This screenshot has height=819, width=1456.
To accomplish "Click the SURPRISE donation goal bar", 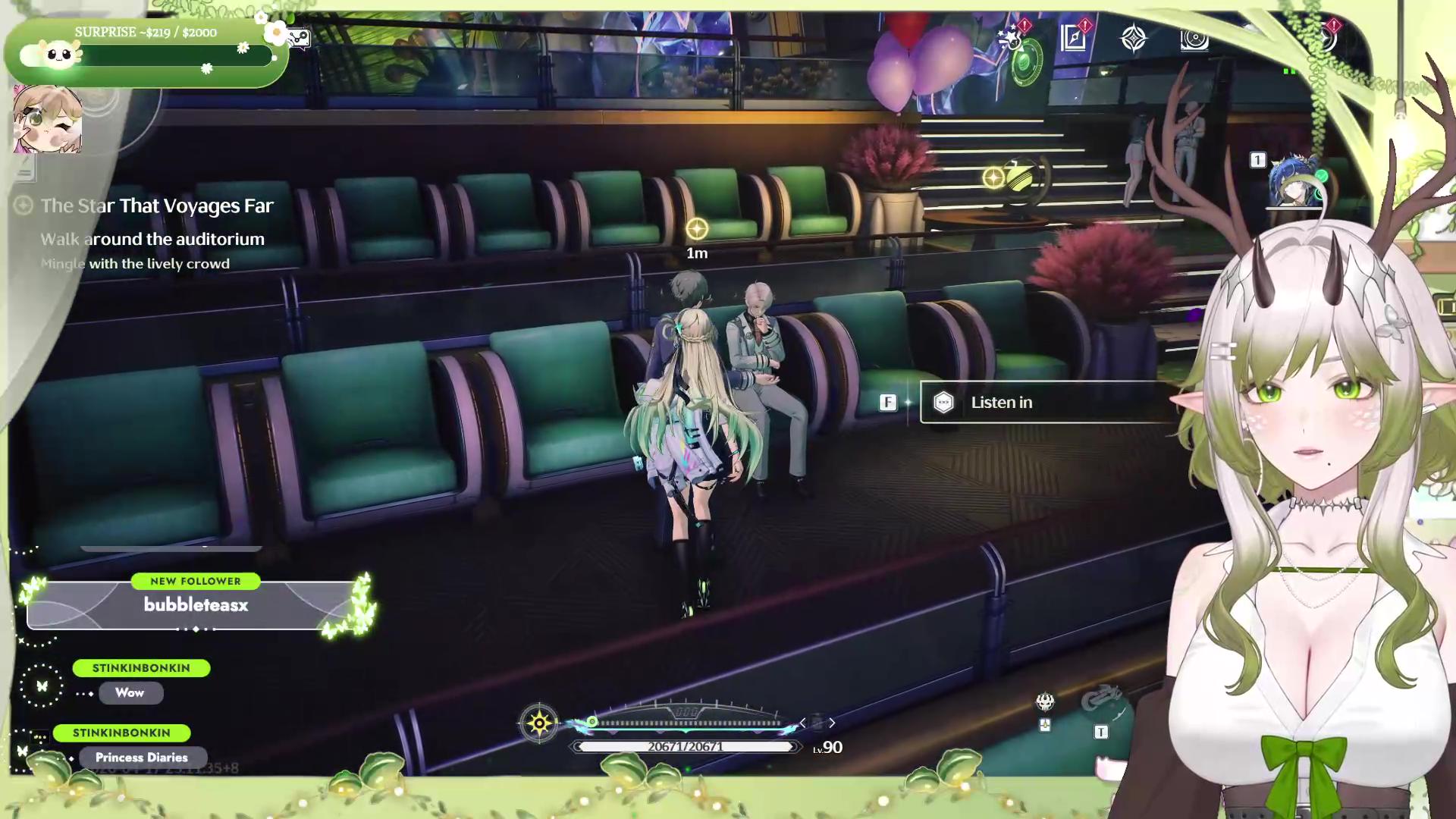I will coord(146,55).
